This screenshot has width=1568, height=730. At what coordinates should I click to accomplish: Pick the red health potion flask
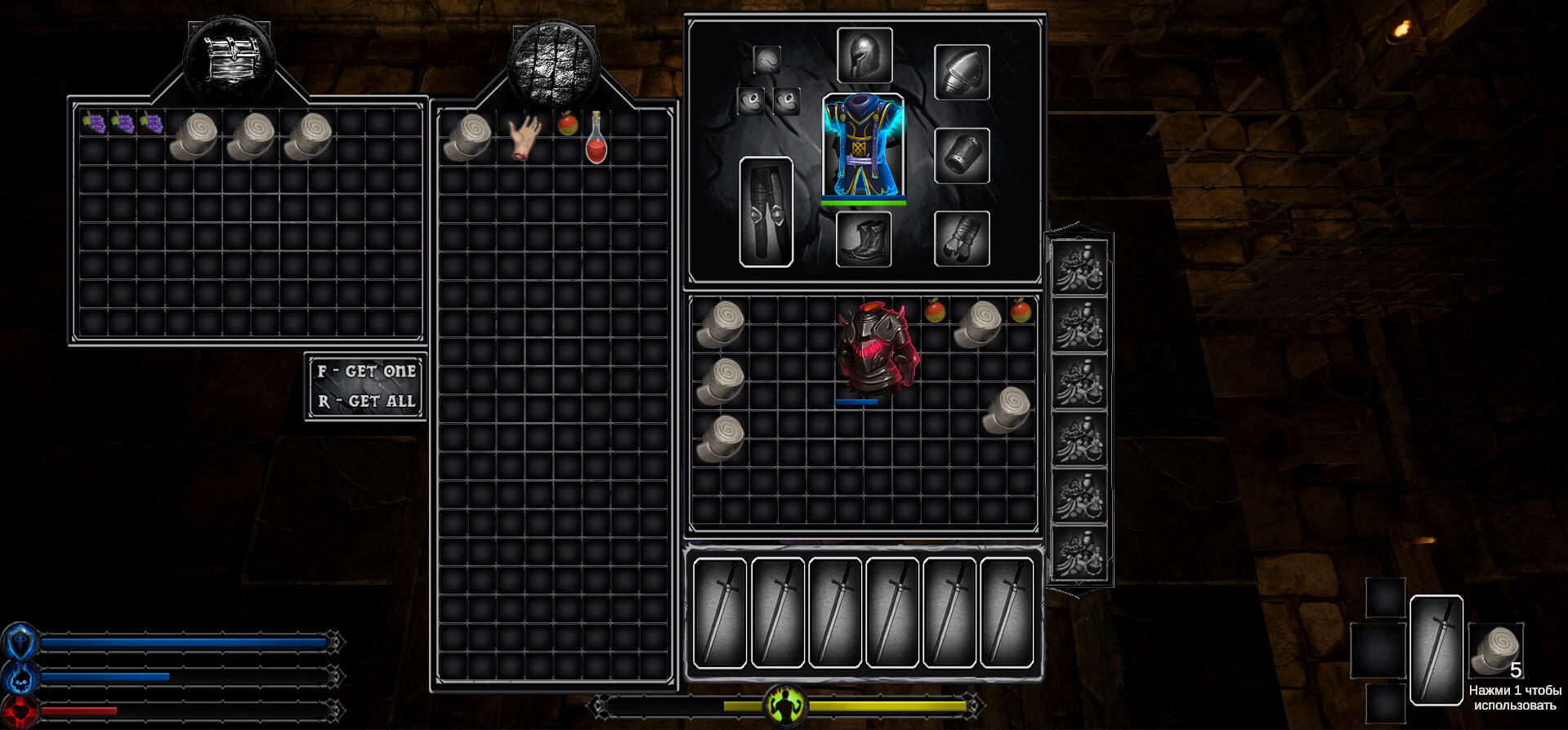596,139
